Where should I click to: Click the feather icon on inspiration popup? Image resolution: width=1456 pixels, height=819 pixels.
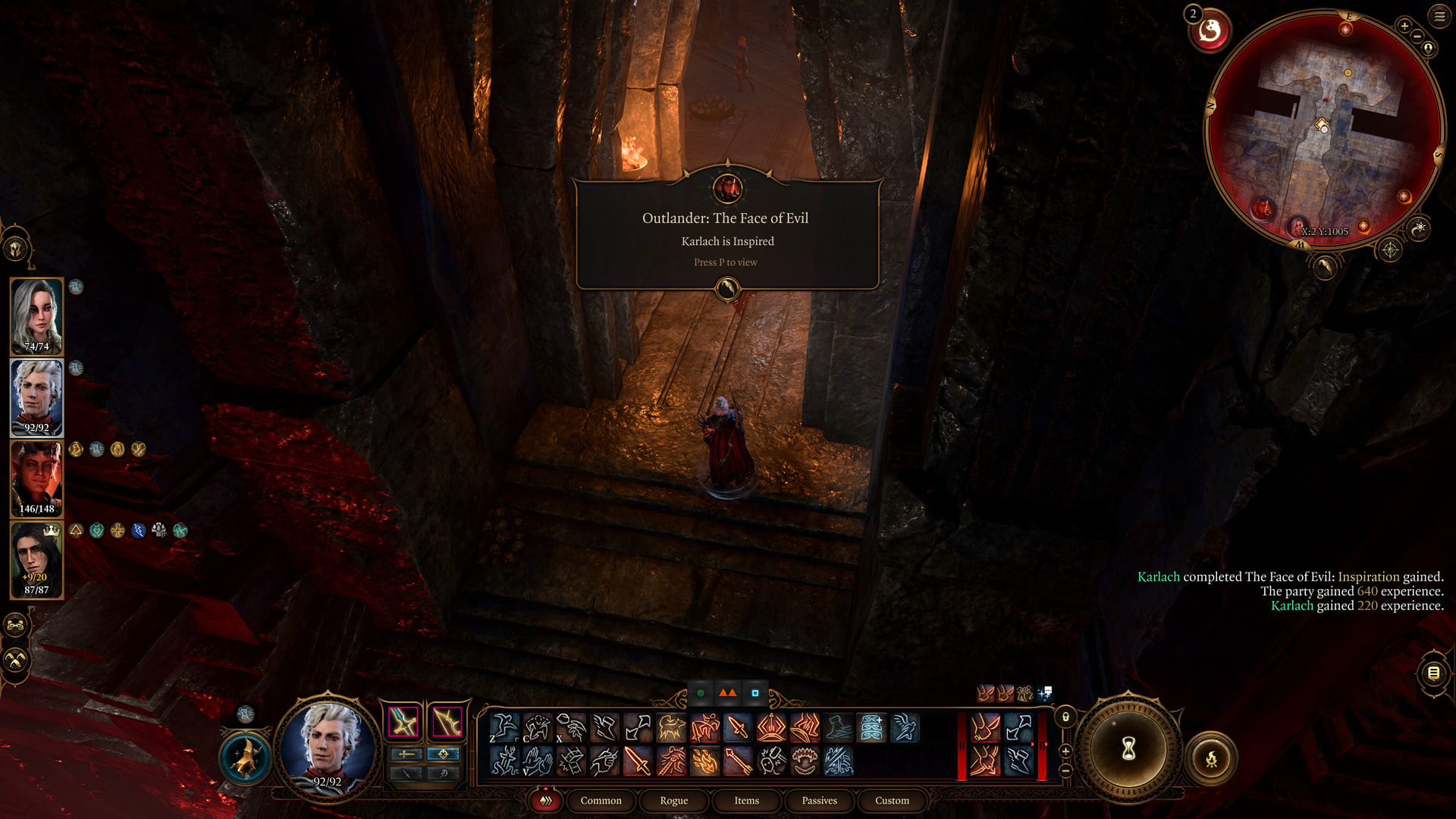[727, 288]
